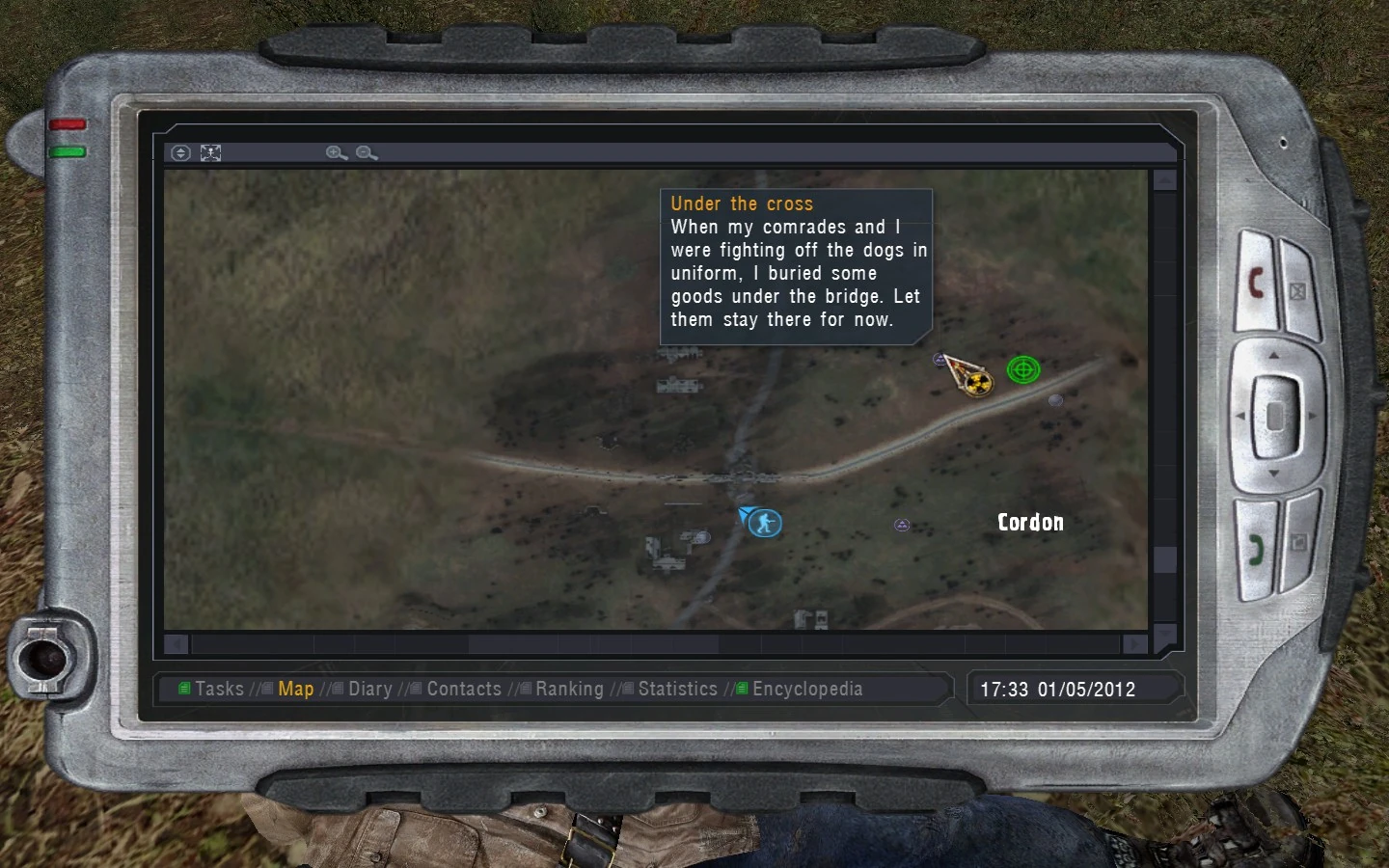Center the map on the player
The height and width of the screenshot is (868, 1389).
coord(210,152)
